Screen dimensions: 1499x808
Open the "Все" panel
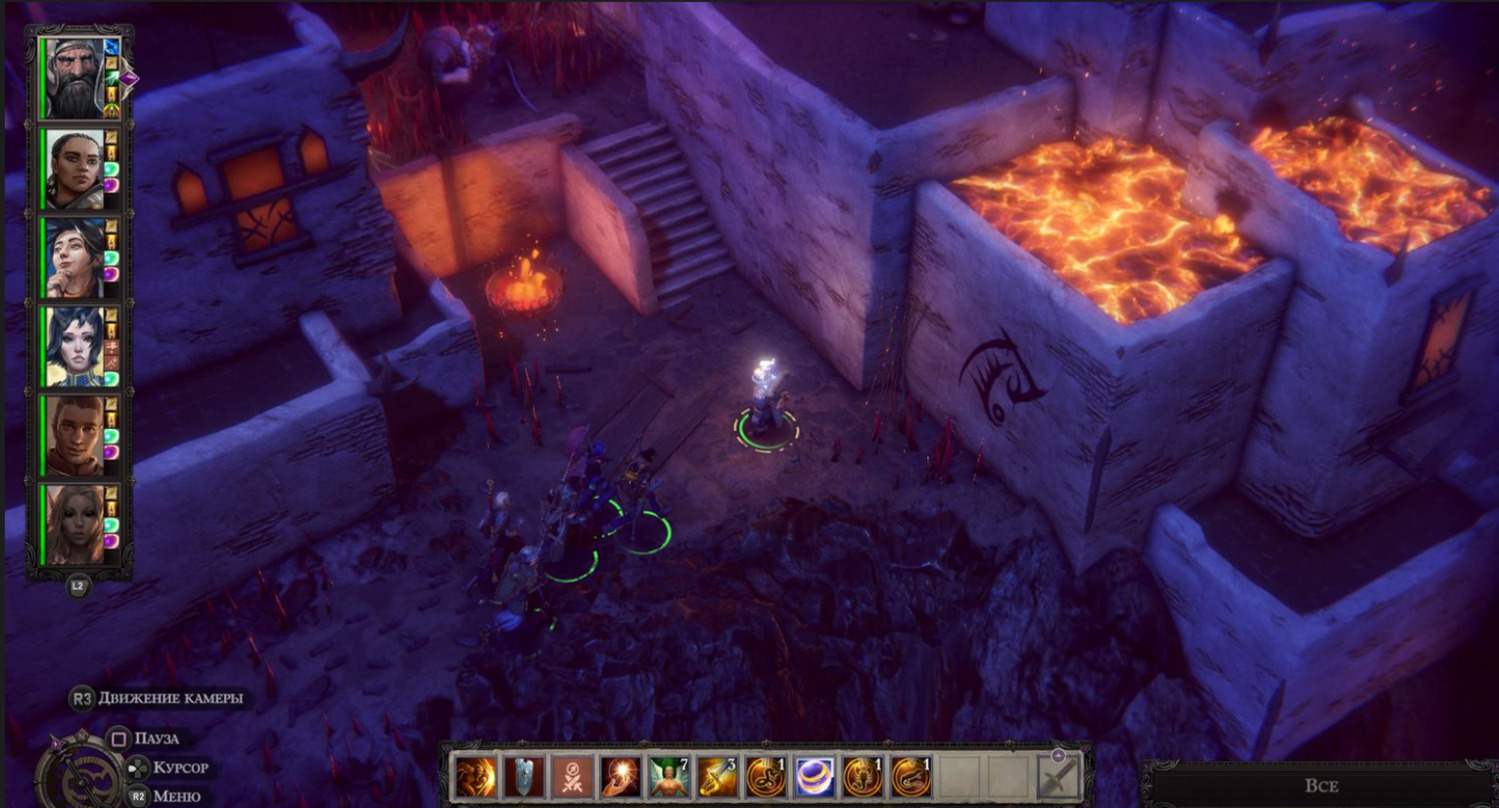point(1320,786)
